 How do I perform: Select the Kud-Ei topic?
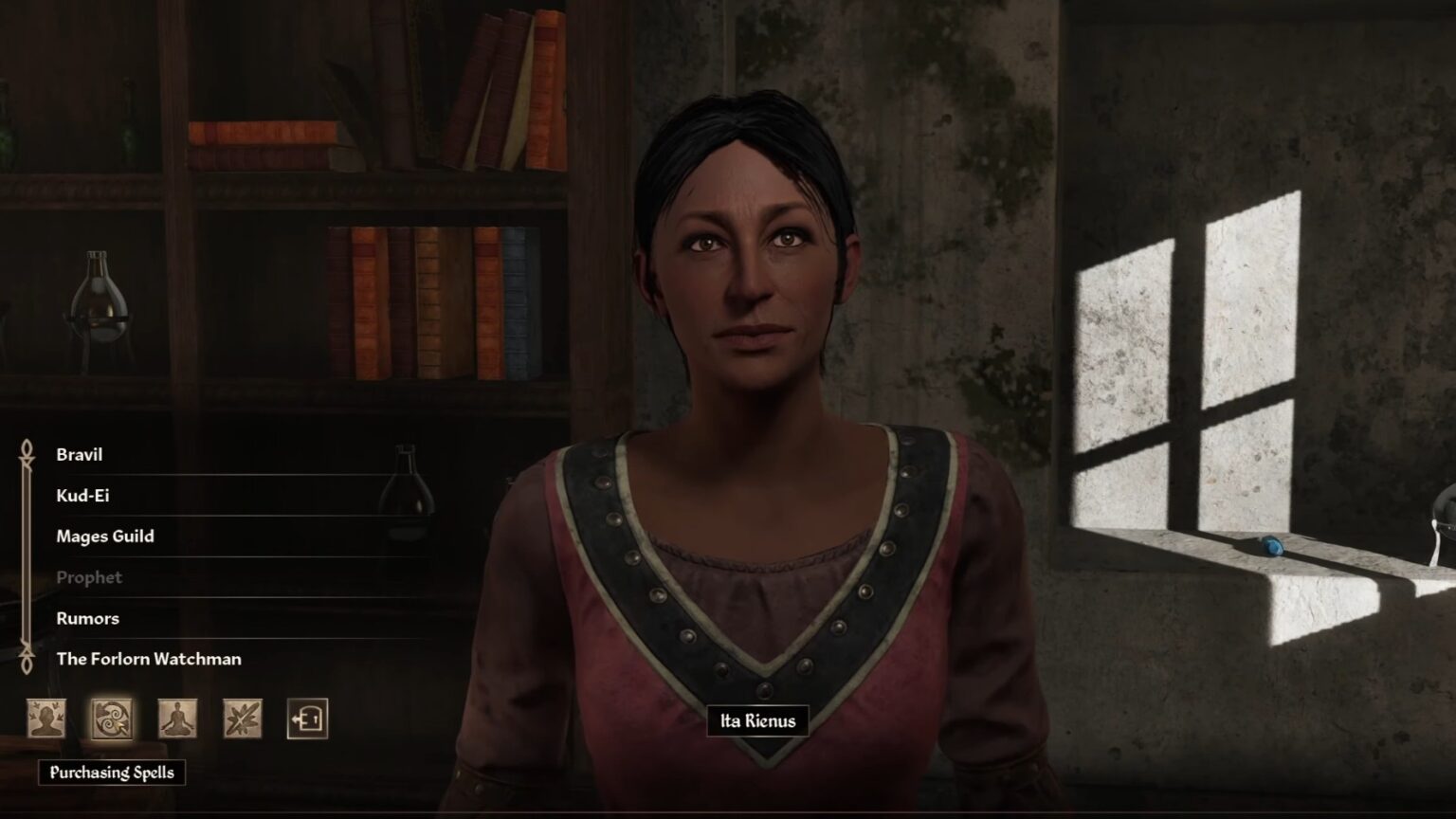pyautogui.click(x=84, y=495)
